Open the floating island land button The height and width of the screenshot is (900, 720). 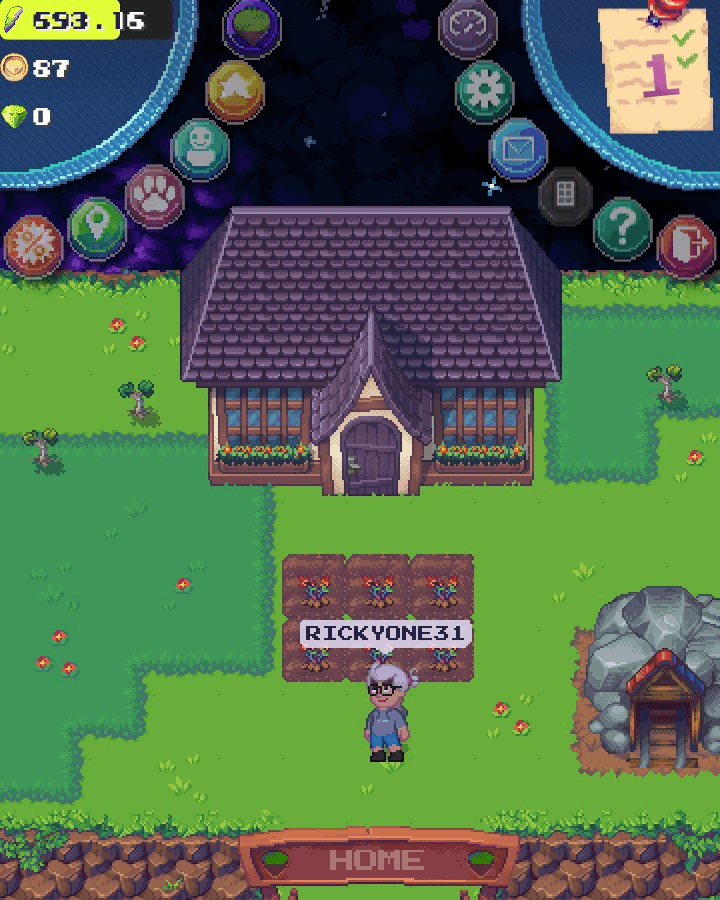pos(252,28)
